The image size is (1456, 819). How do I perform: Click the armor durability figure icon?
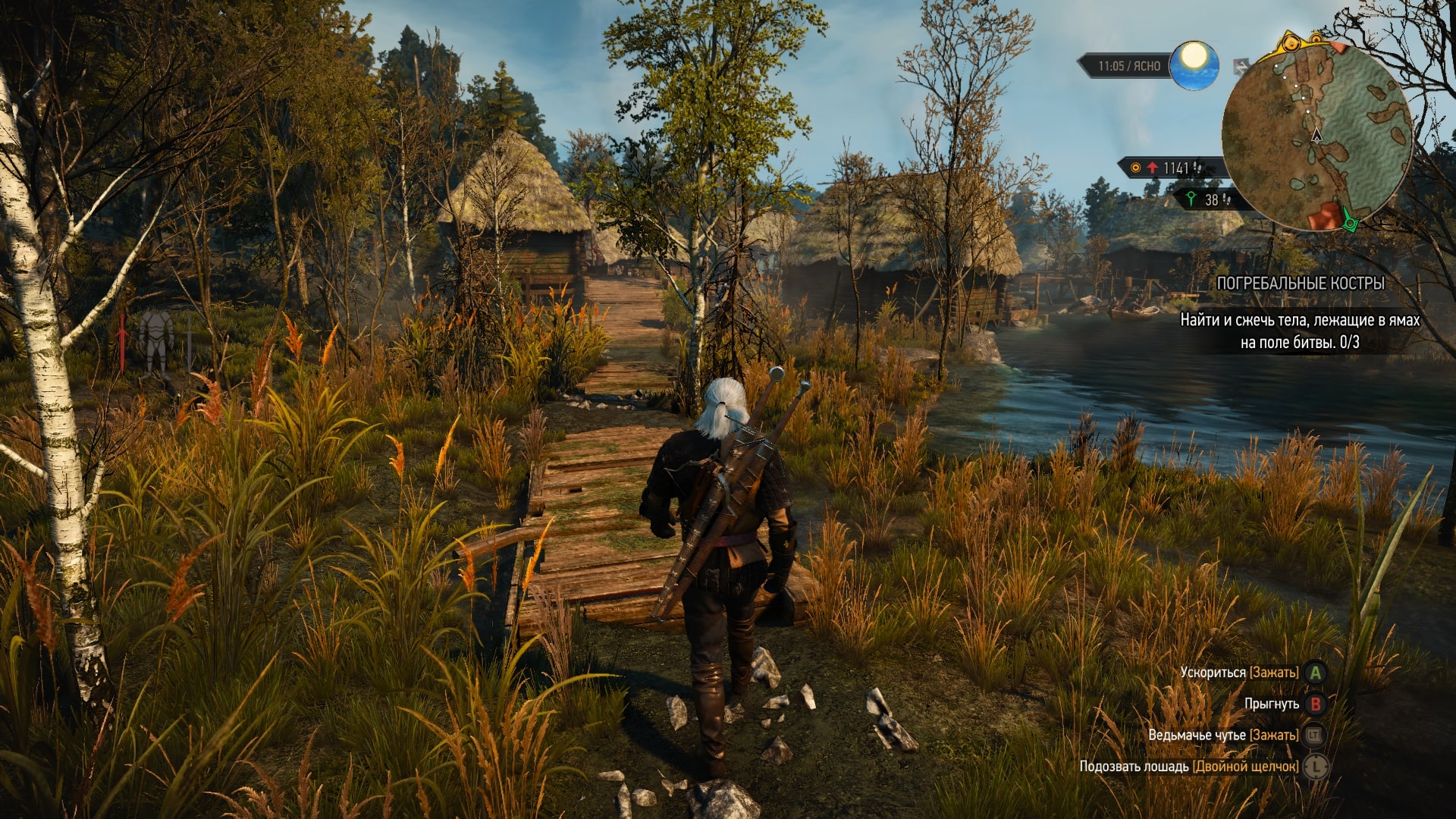coord(155,340)
